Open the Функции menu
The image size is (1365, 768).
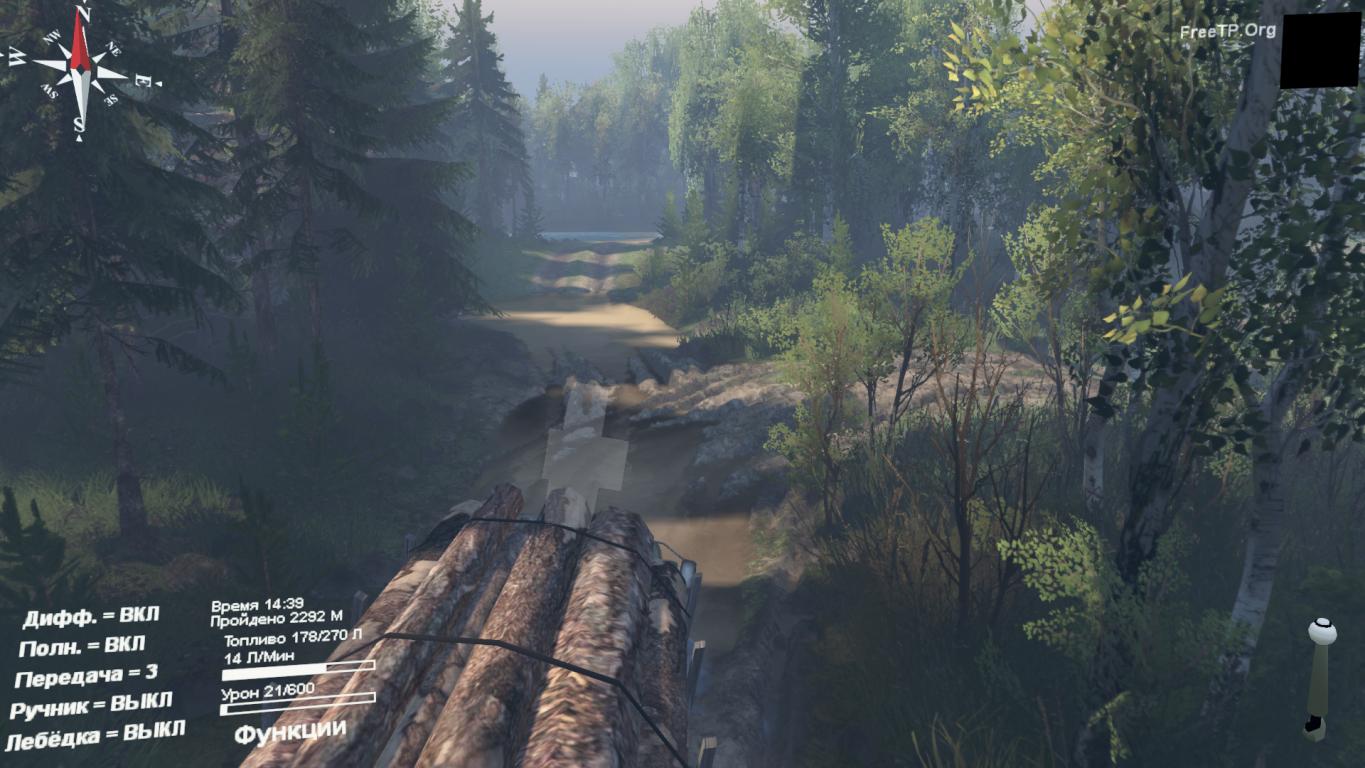coord(290,731)
